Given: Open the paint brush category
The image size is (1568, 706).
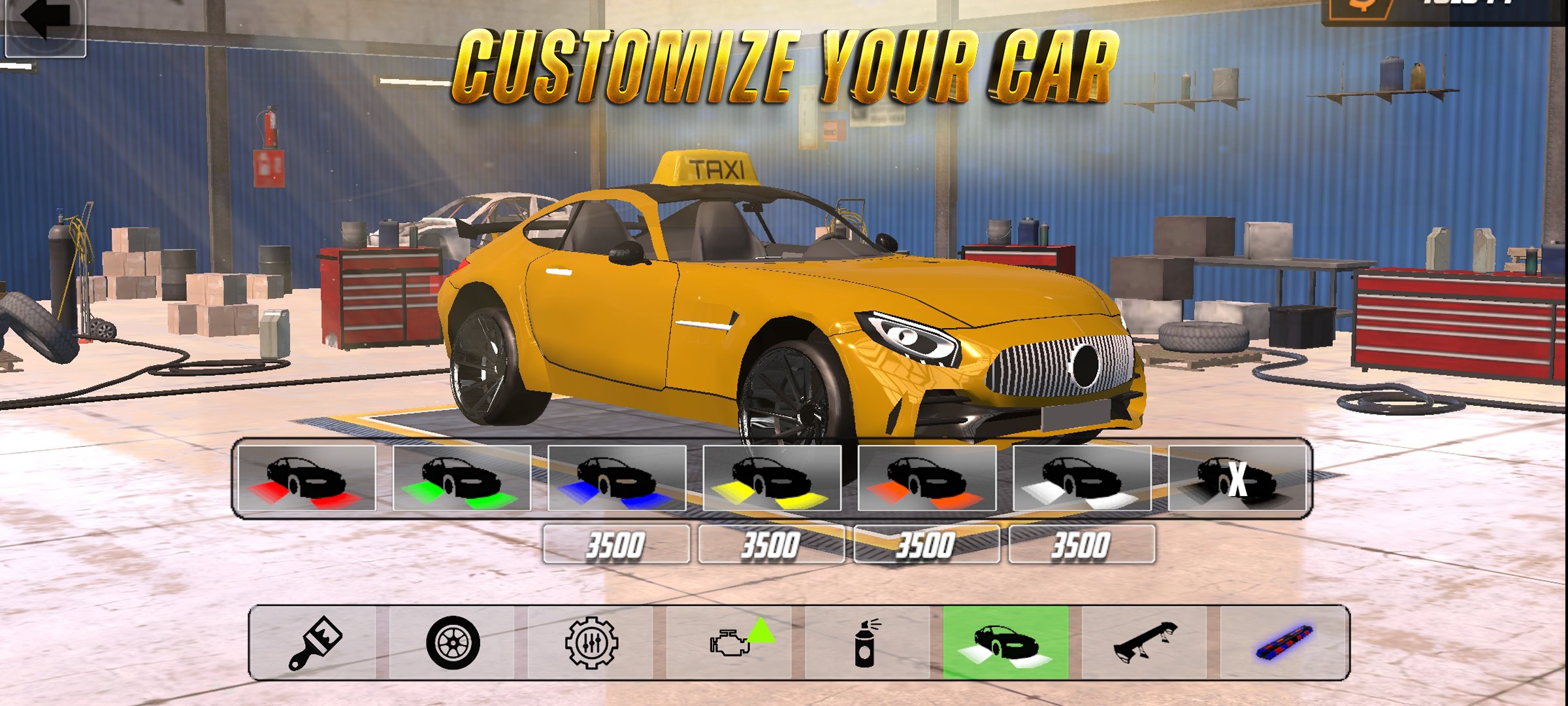Looking at the screenshot, I should 315,642.
